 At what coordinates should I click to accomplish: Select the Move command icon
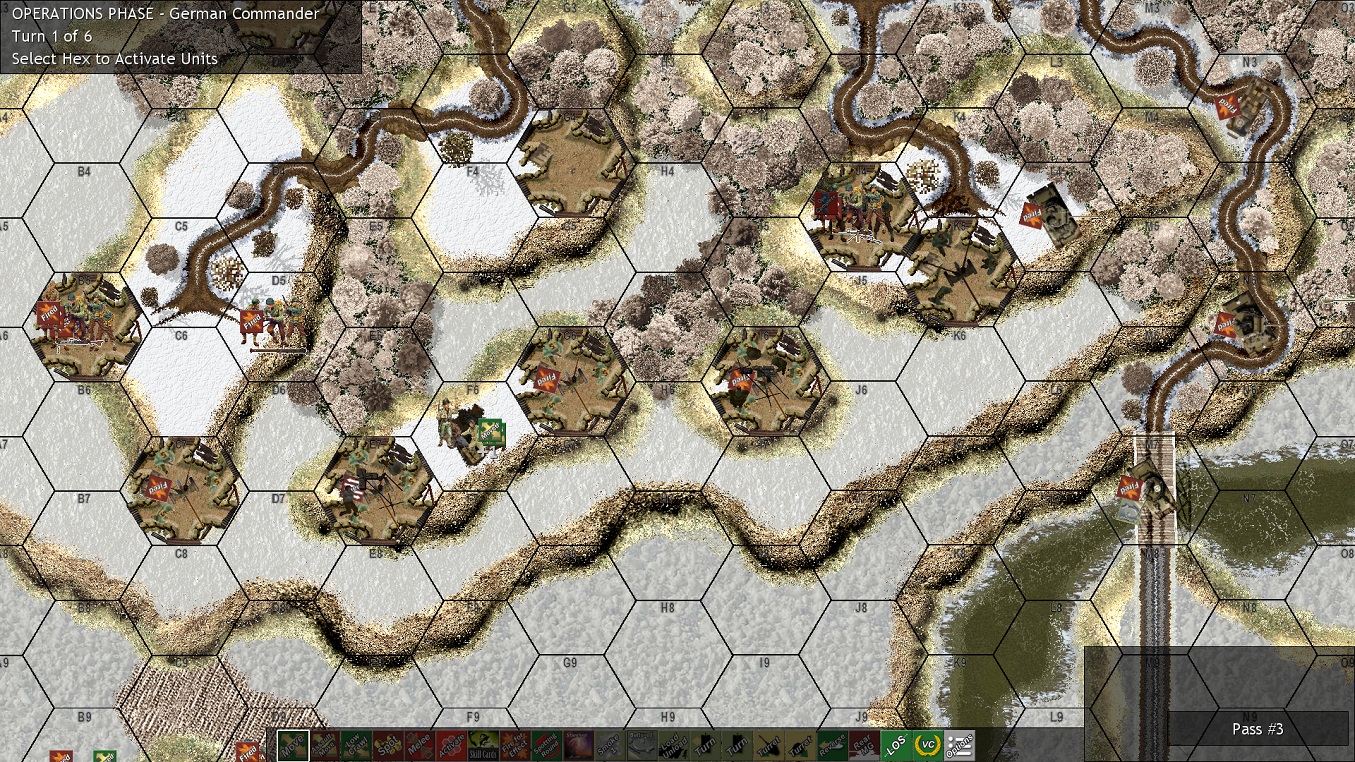click(x=294, y=745)
